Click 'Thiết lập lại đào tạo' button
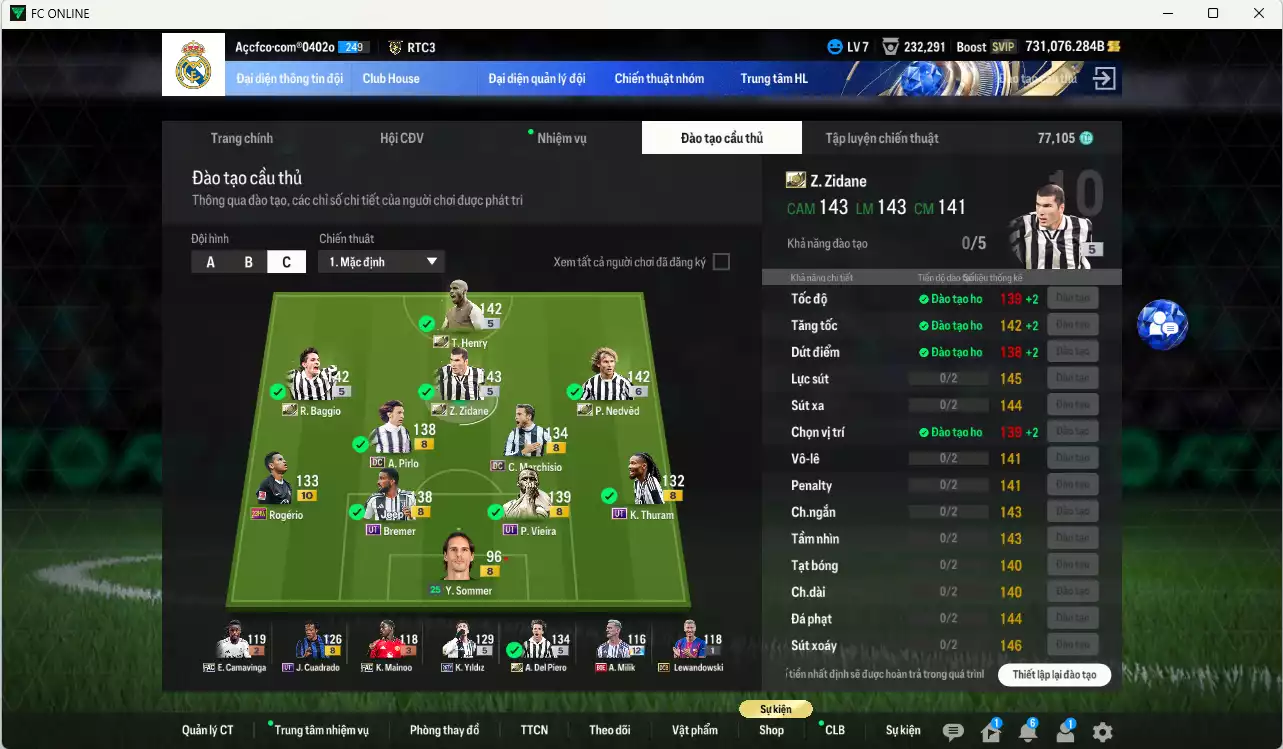 (x=1053, y=675)
